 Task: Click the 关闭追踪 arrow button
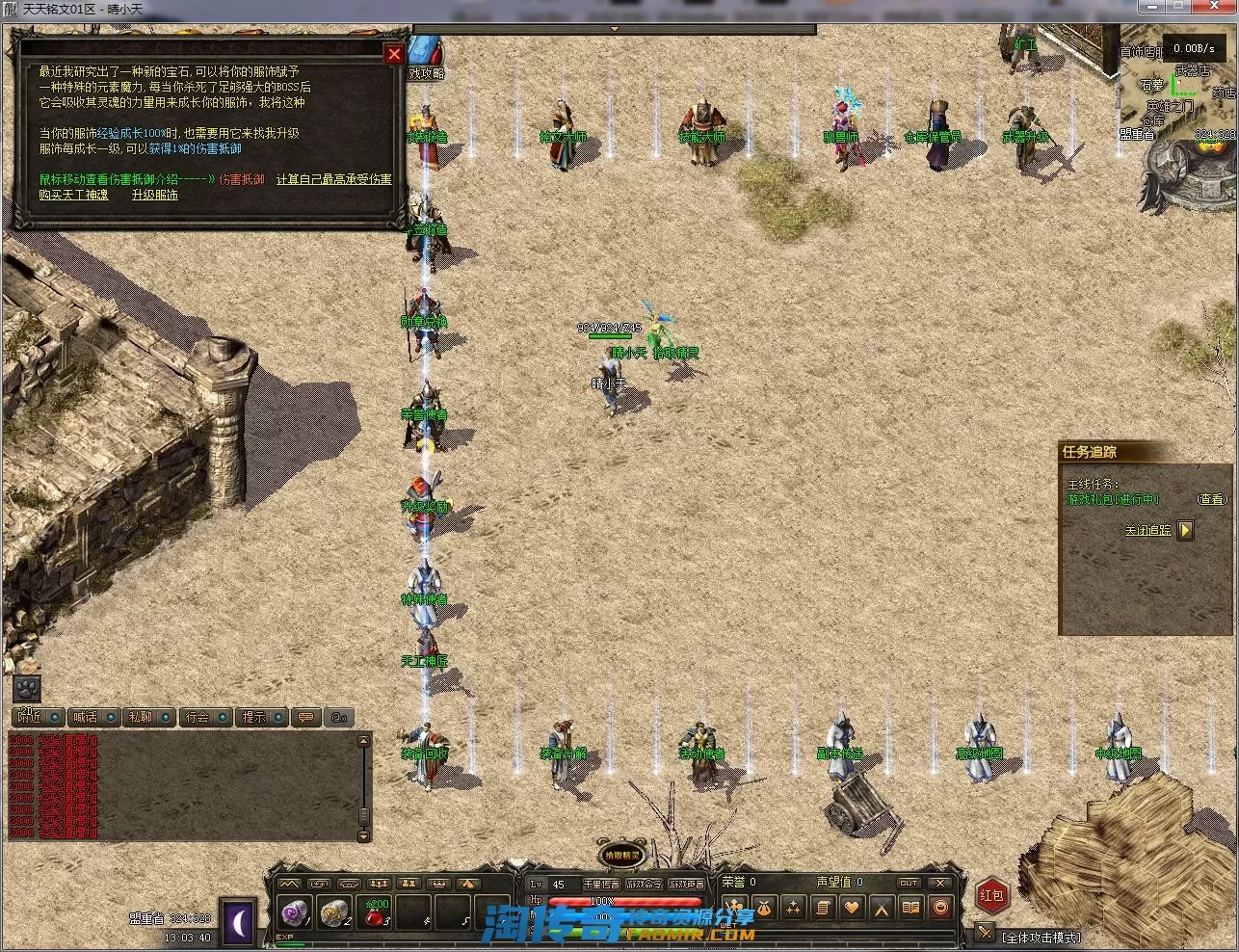[x=1185, y=530]
